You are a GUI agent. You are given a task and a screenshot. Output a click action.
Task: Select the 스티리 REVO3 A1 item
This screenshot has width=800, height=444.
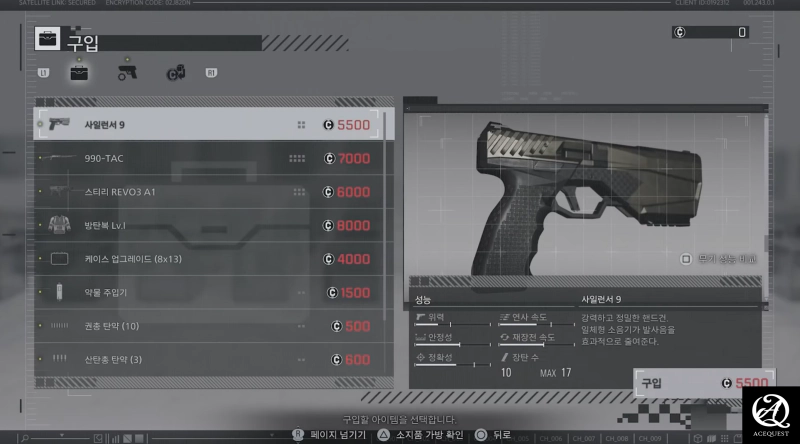(214, 192)
